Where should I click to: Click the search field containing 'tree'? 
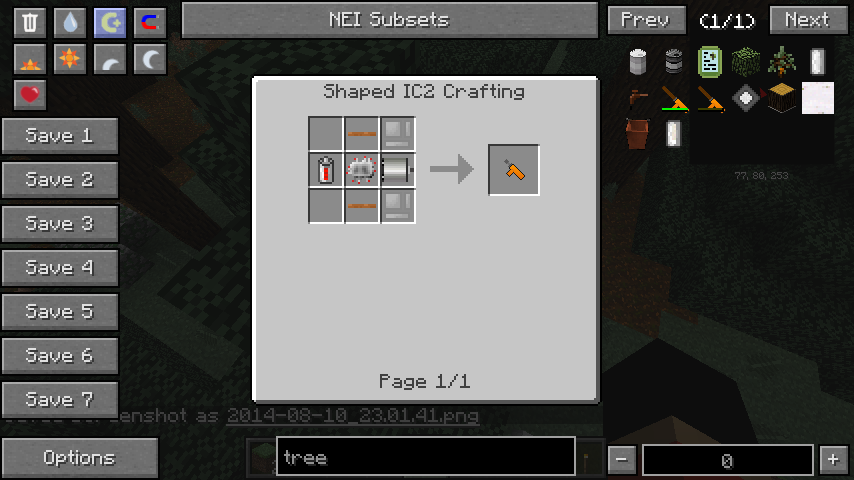[x=425, y=458]
